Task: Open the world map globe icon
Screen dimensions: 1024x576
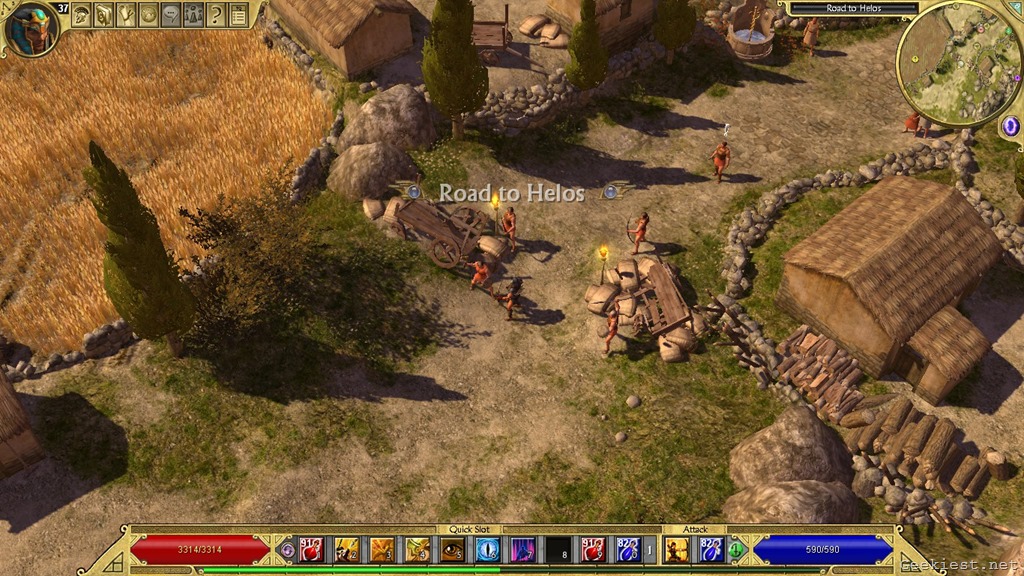Action: 148,14
